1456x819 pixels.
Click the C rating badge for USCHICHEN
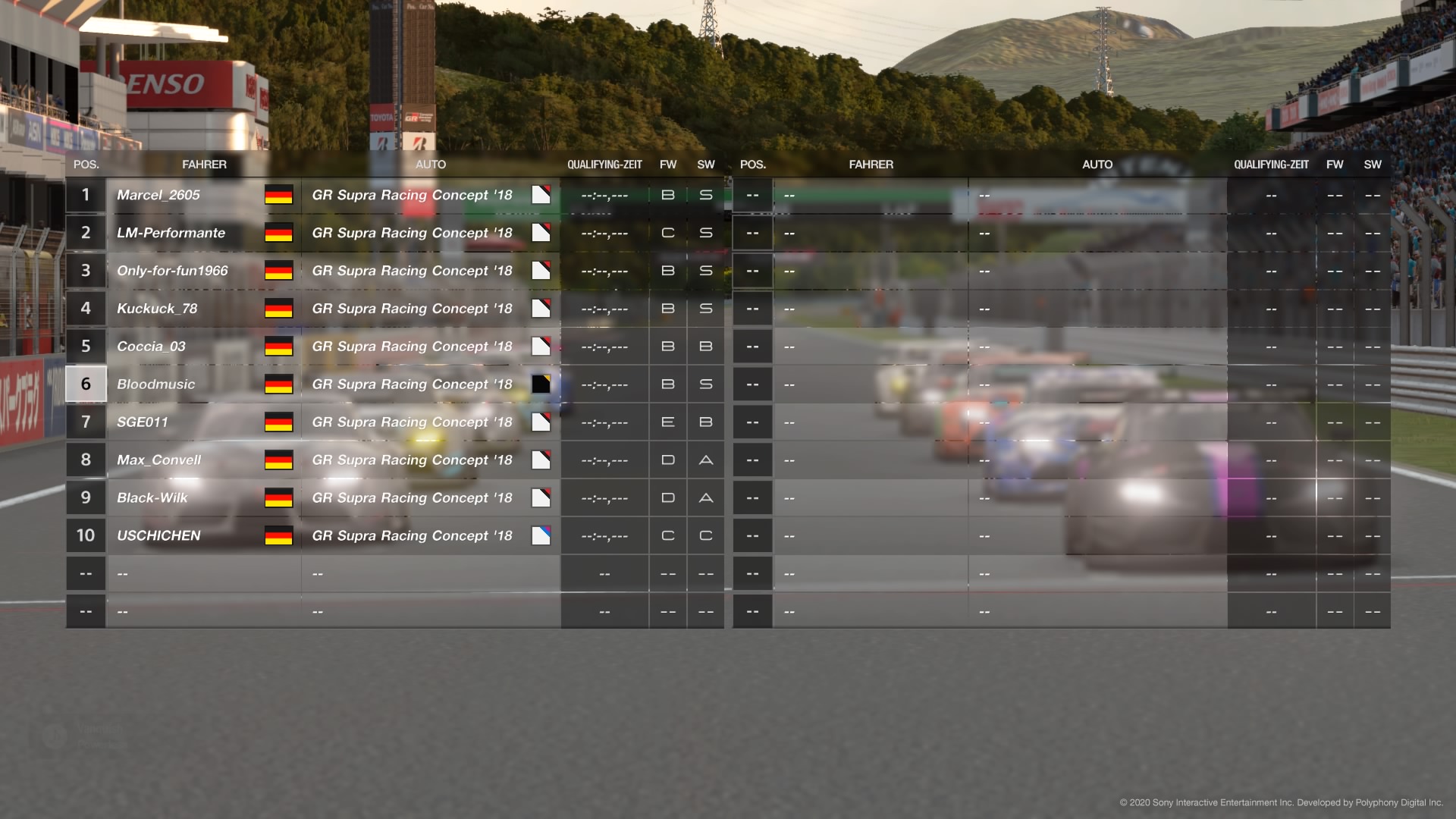tap(667, 535)
